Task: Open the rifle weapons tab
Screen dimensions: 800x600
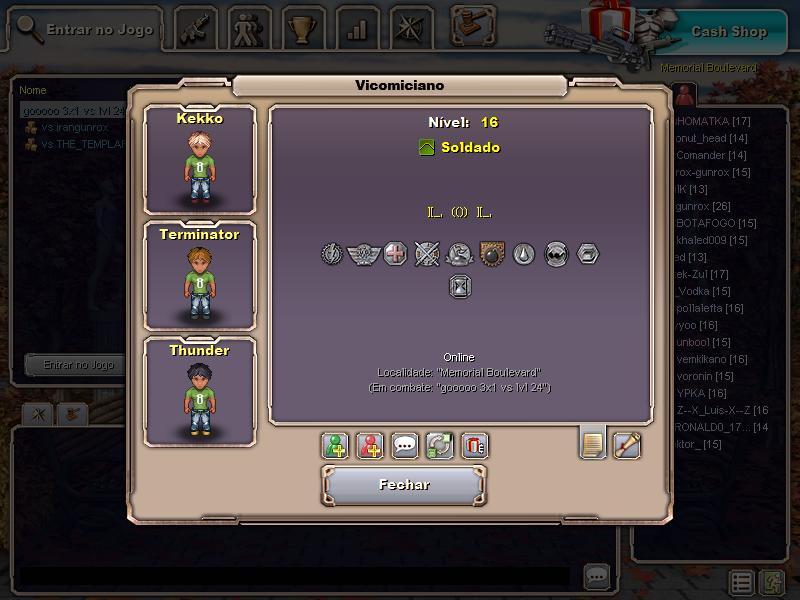Action: pyautogui.click(x=196, y=28)
